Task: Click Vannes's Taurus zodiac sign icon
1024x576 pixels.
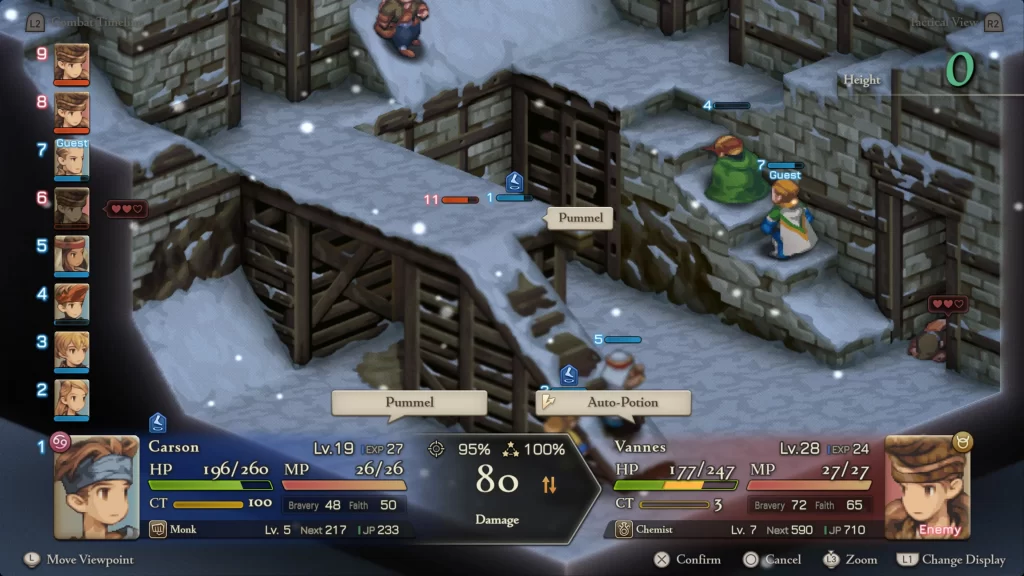Action: (963, 442)
